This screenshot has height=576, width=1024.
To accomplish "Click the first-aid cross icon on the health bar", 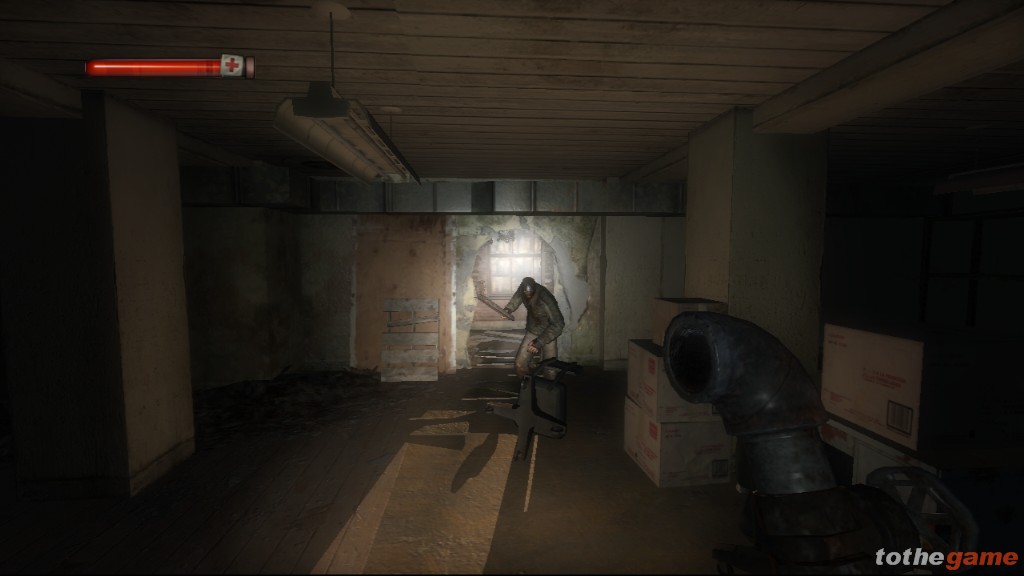I will click(233, 66).
